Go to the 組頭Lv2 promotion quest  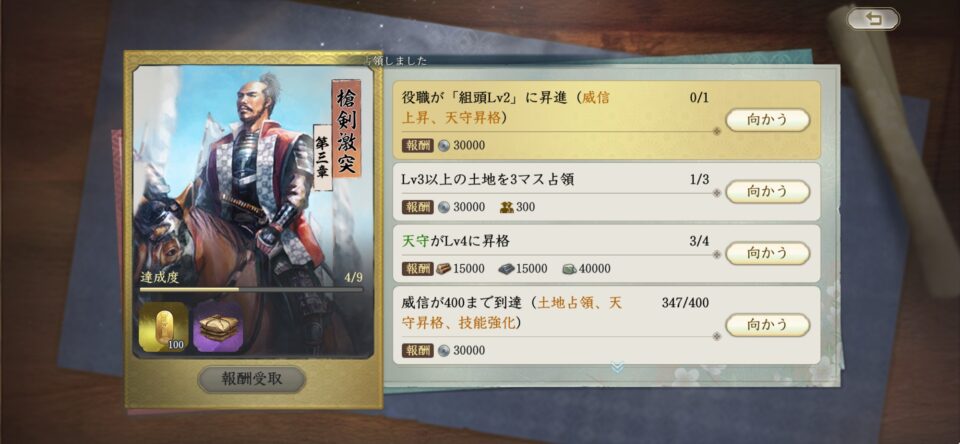pos(767,120)
